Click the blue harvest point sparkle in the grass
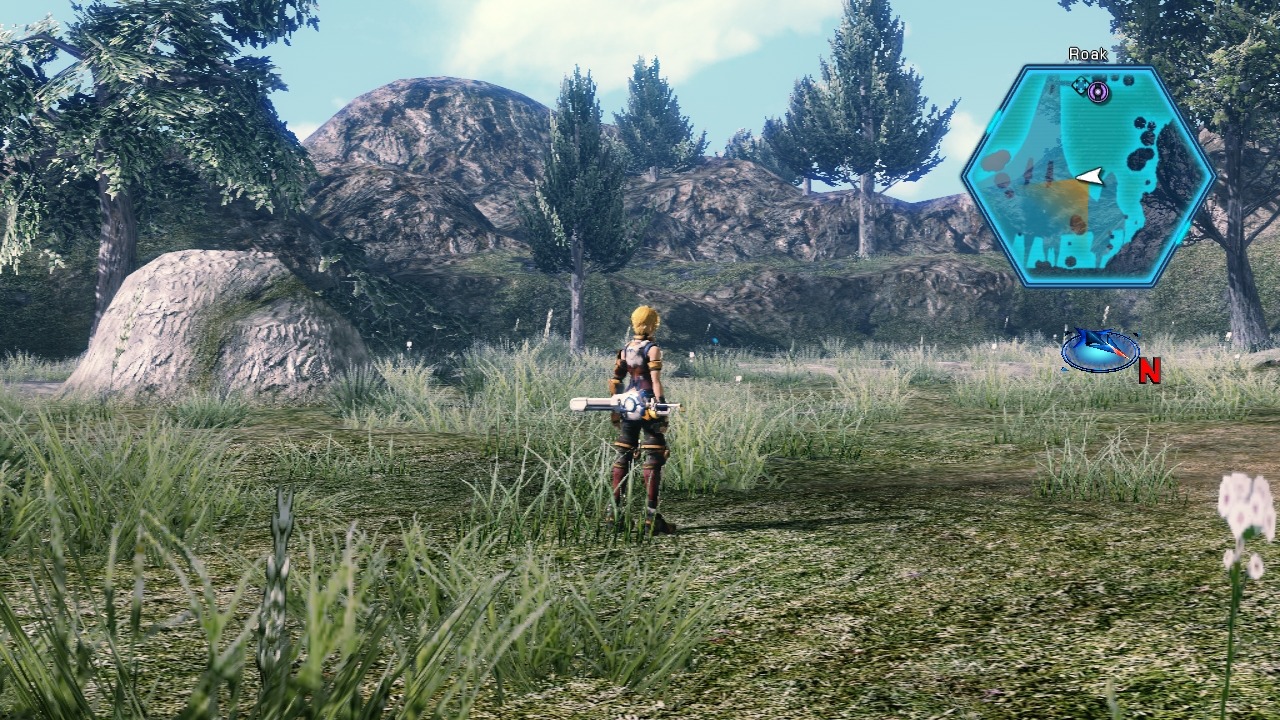This screenshot has height=720, width=1280. 713,339
